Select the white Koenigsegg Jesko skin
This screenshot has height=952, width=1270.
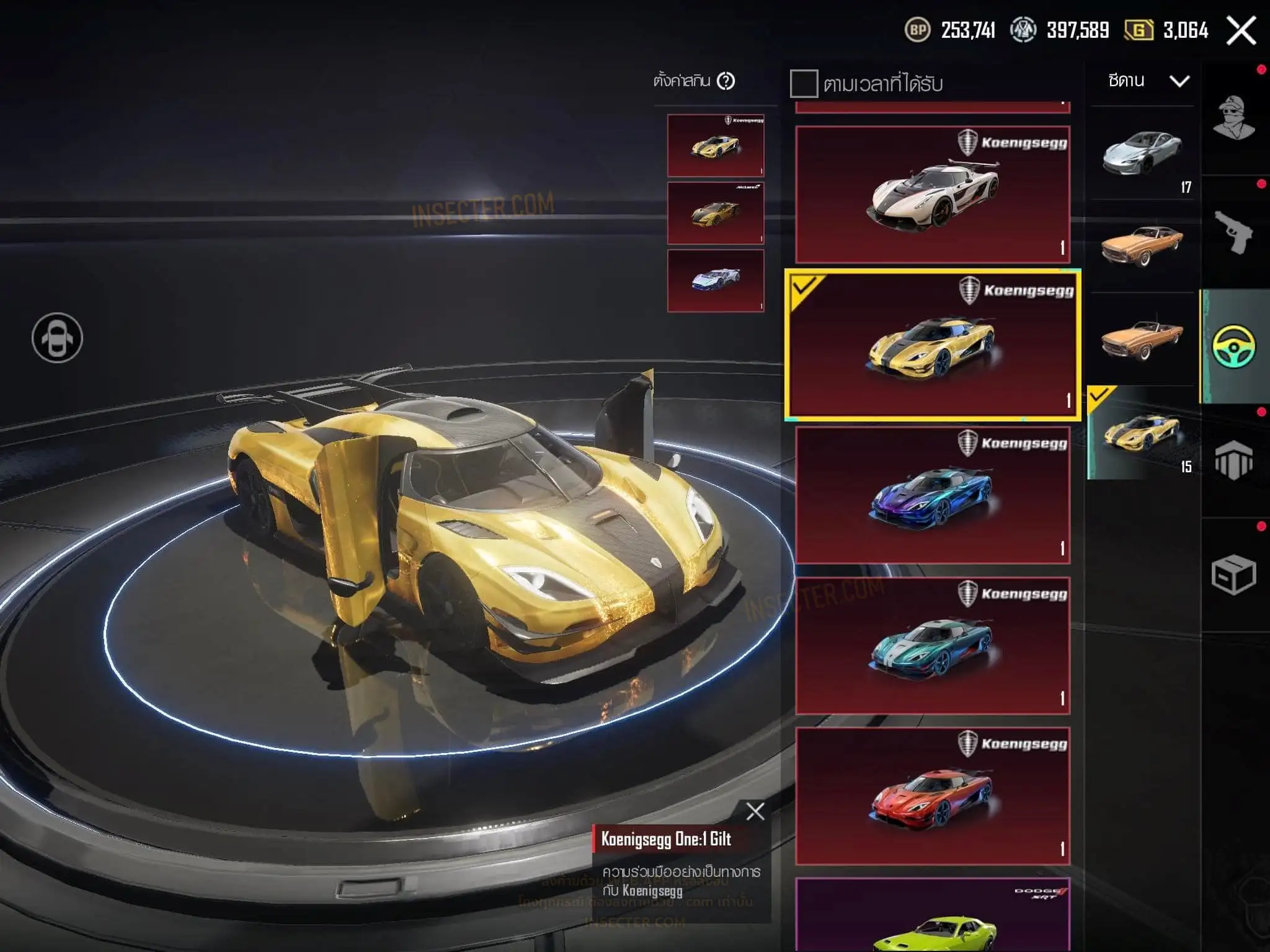pyautogui.click(x=933, y=195)
